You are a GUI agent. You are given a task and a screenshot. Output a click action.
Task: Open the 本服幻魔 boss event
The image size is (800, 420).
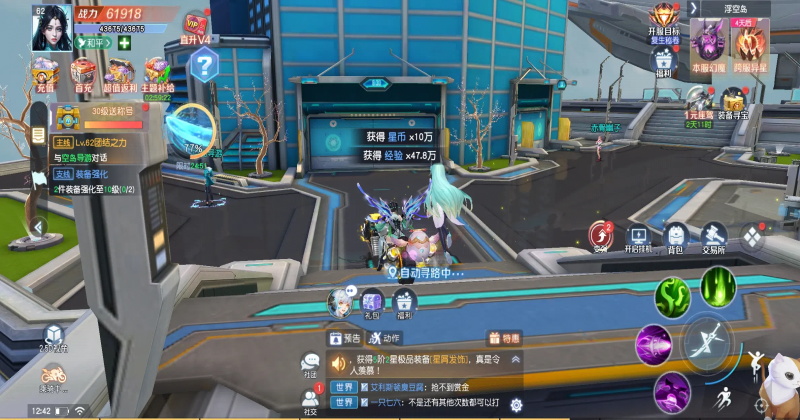[x=708, y=45]
